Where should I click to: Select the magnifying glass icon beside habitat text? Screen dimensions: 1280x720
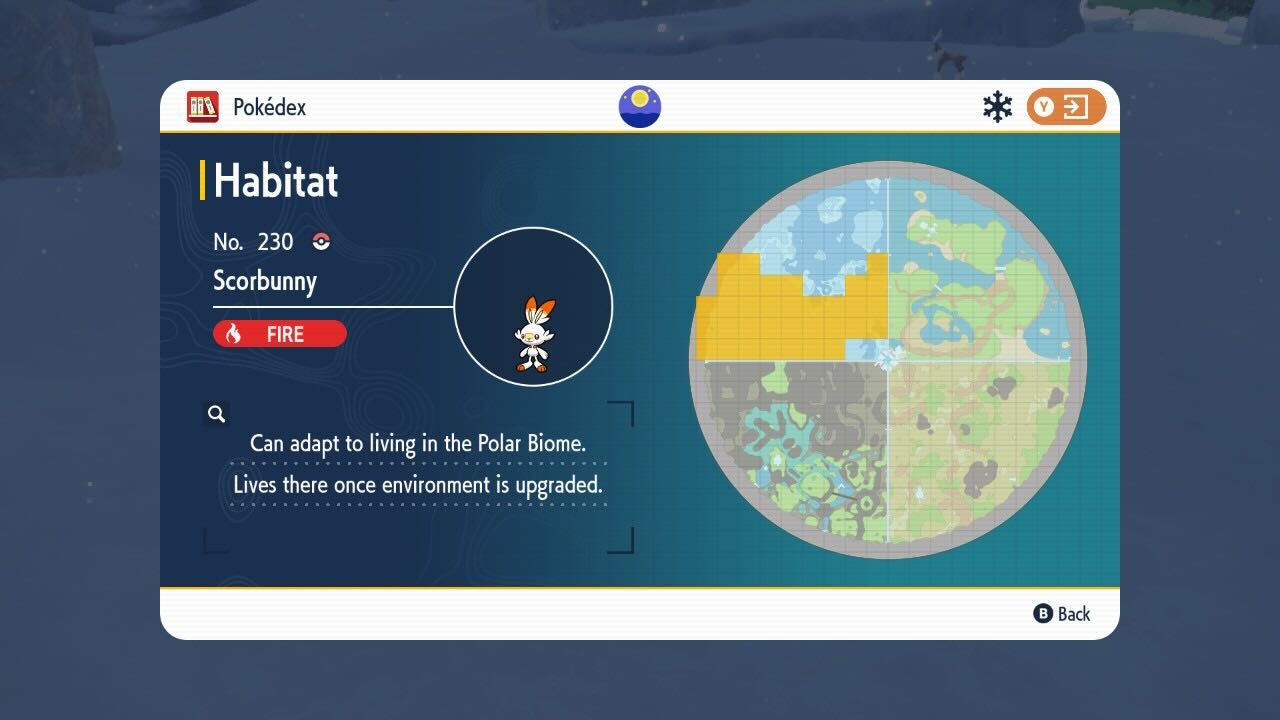[x=216, y=414]
